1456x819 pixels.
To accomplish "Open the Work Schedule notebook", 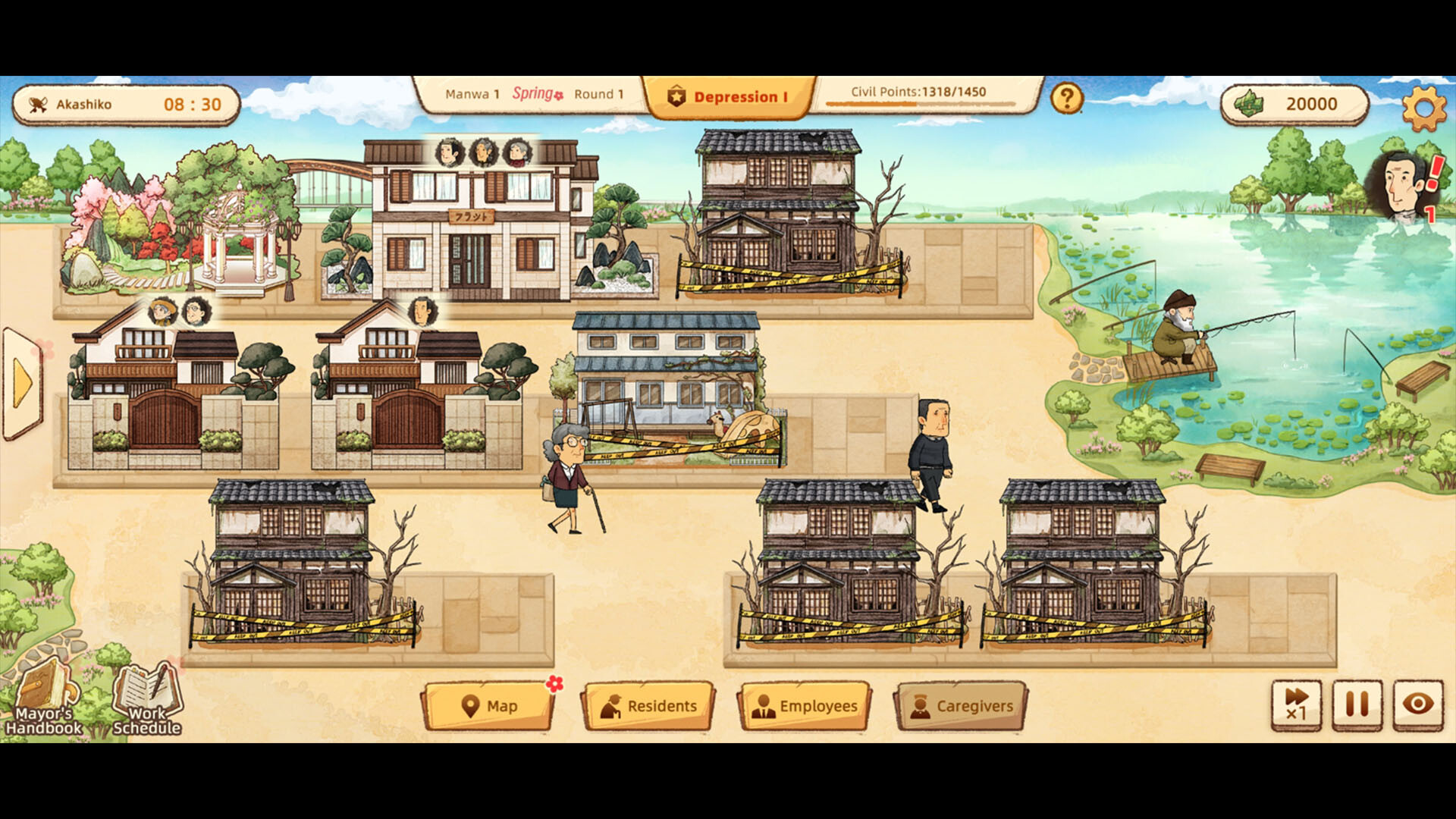I will [146, 698].
